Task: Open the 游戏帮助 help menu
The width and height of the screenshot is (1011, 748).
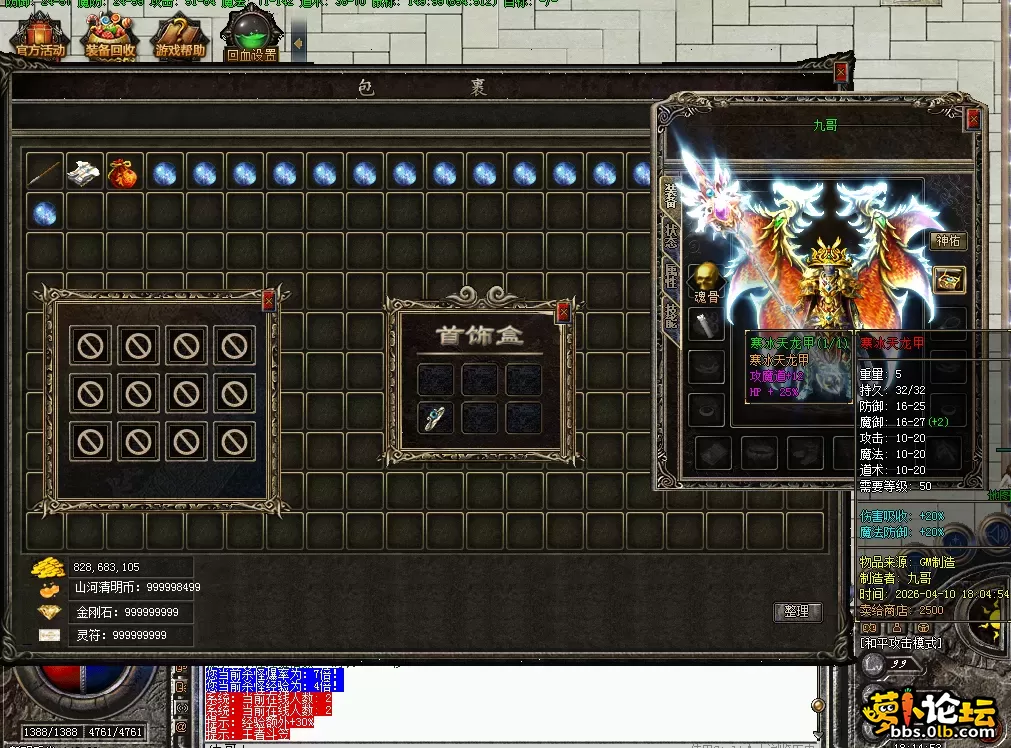Action: click(180, 38)
